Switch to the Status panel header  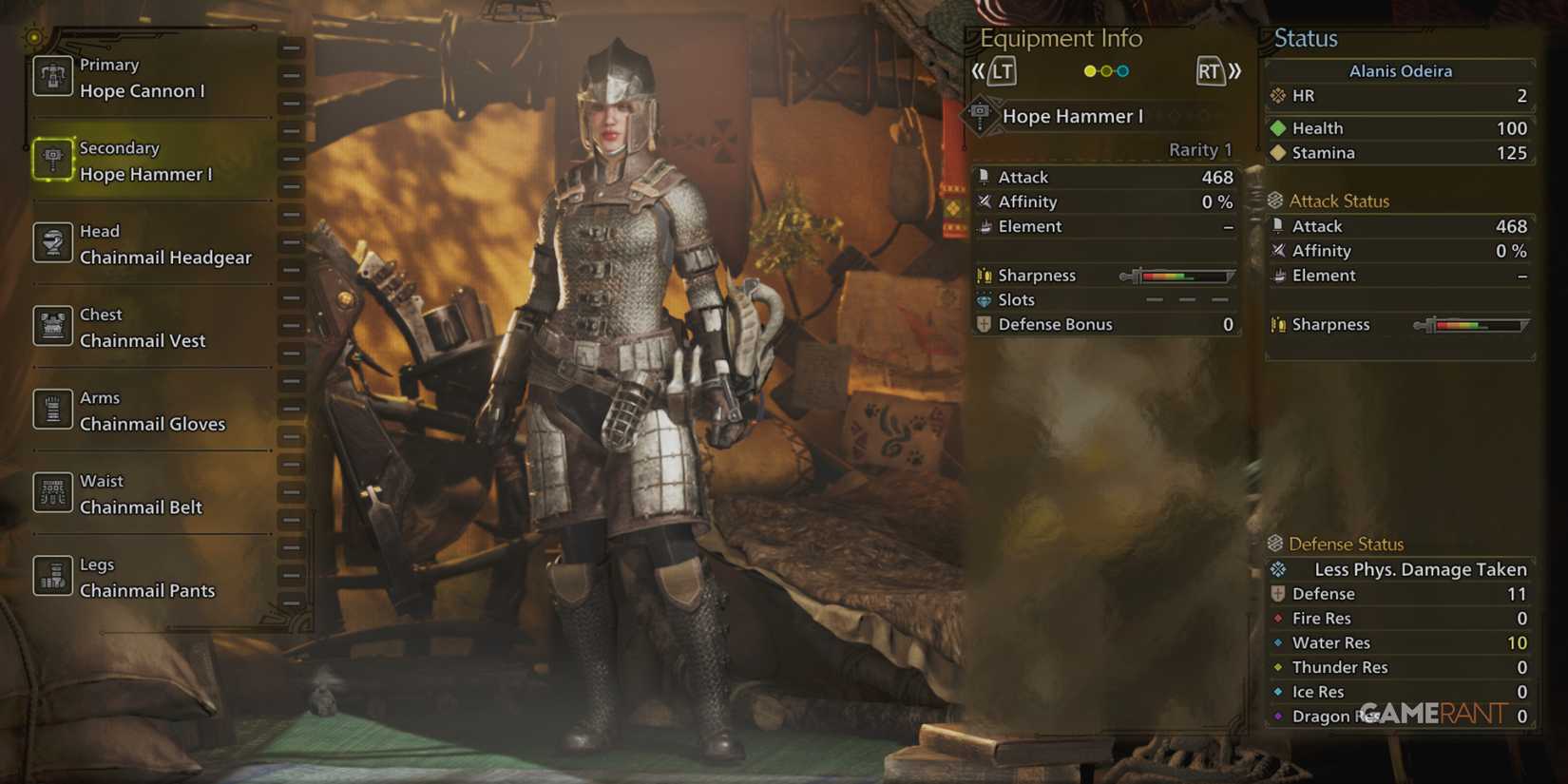tap(1307, 38)
